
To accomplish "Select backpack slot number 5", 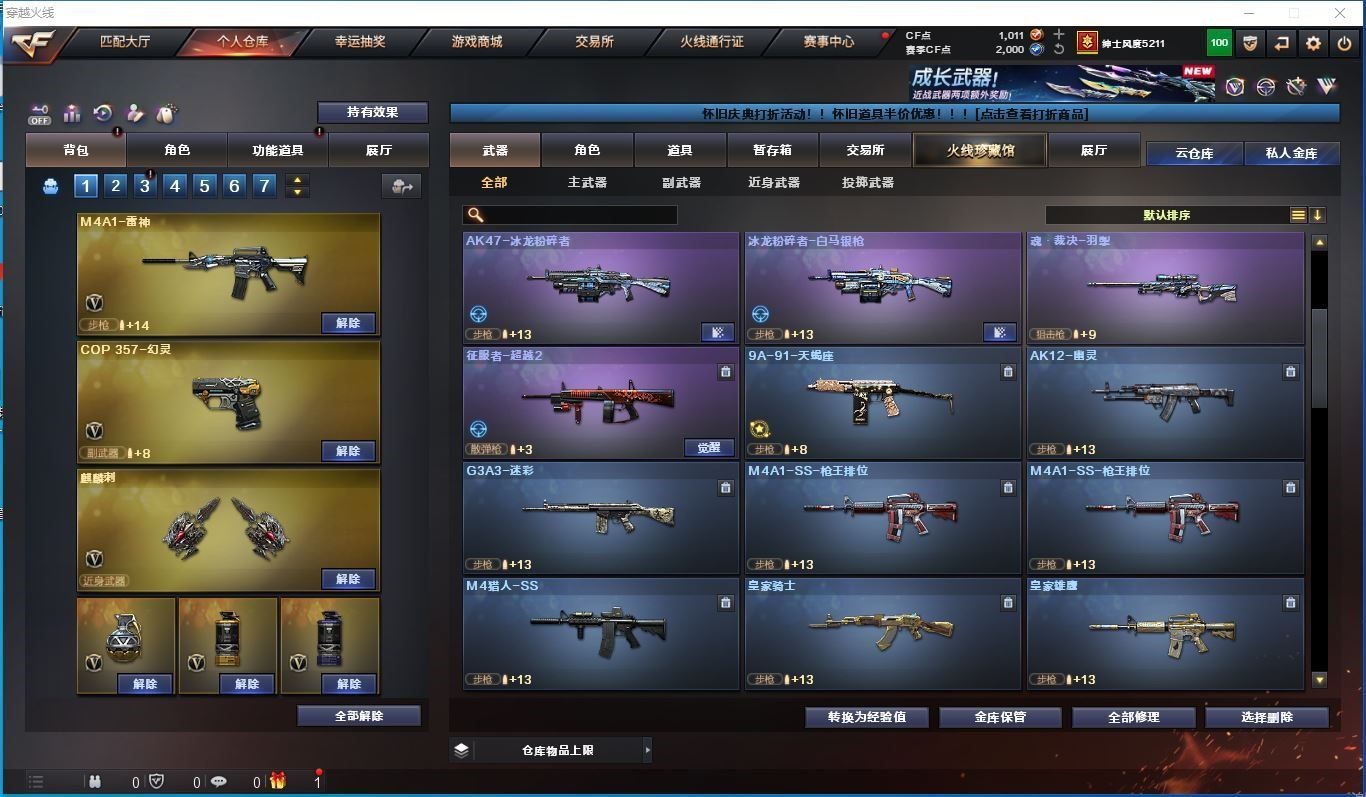I will pos(205,185).
